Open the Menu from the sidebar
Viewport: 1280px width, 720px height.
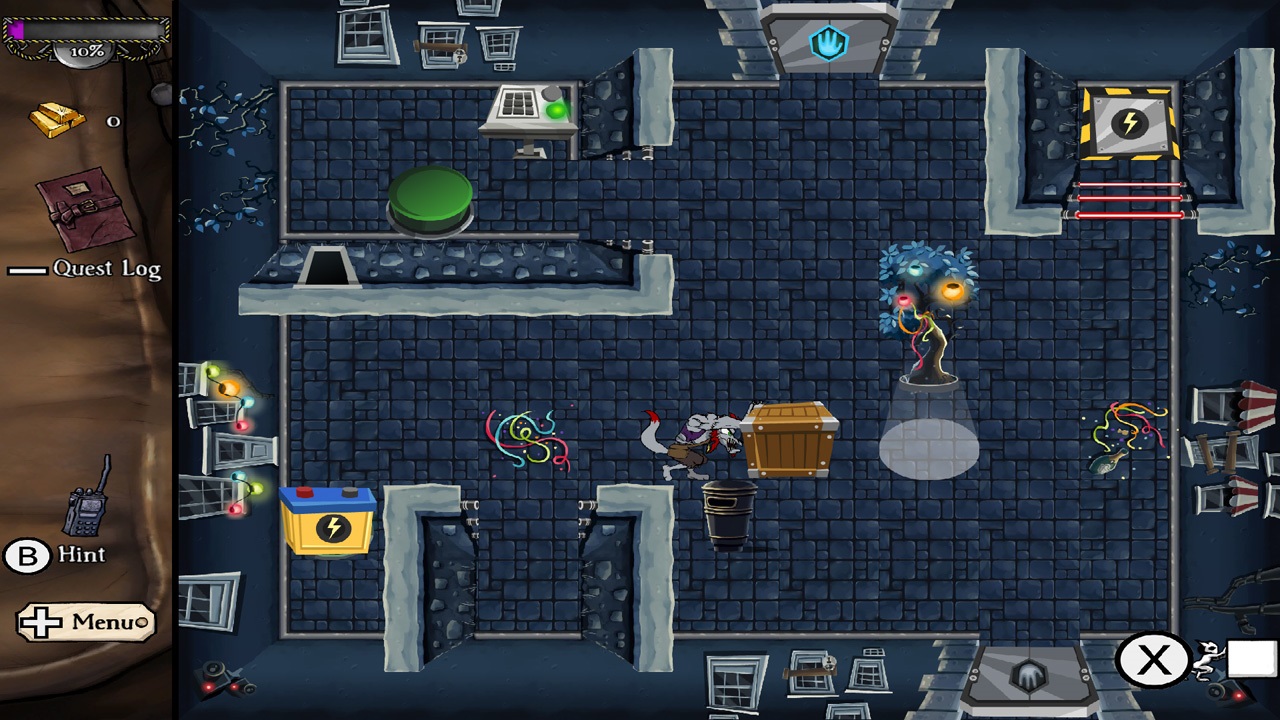(103, 622)
